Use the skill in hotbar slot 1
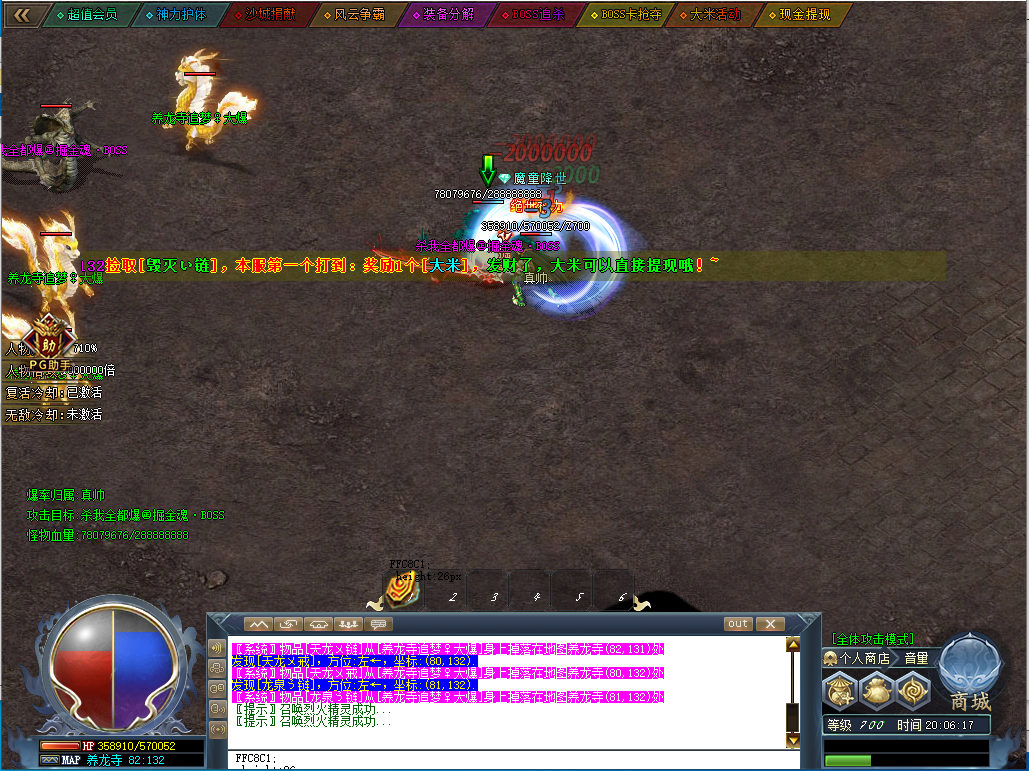The image size is (1029, 771). (x=405, y=590)
